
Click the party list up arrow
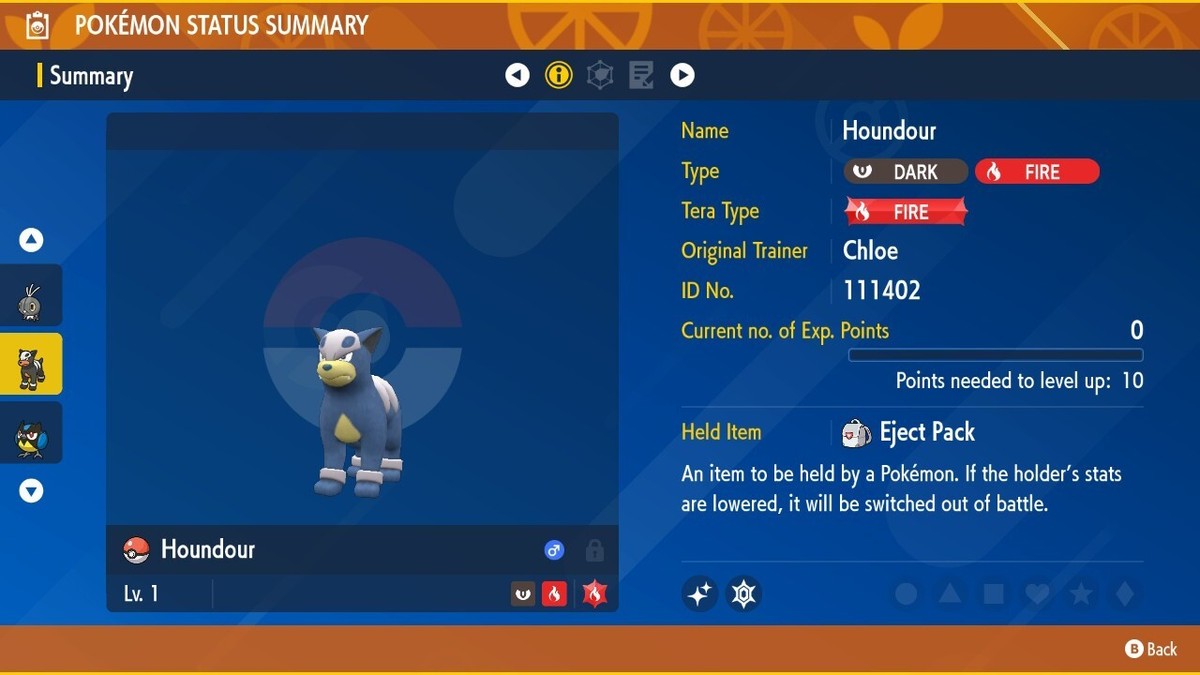pyautogui.click(x=31, y=240)
